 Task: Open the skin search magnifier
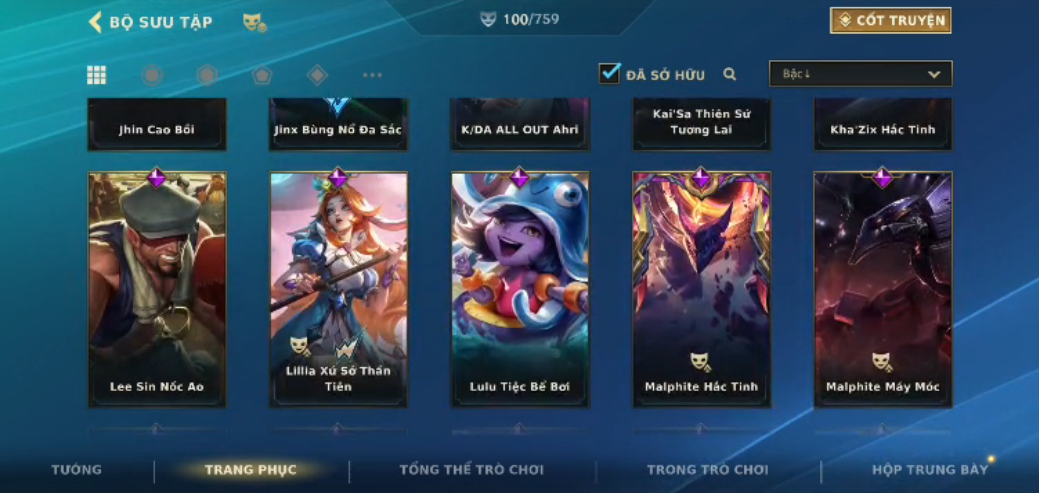tap(730, 74)
